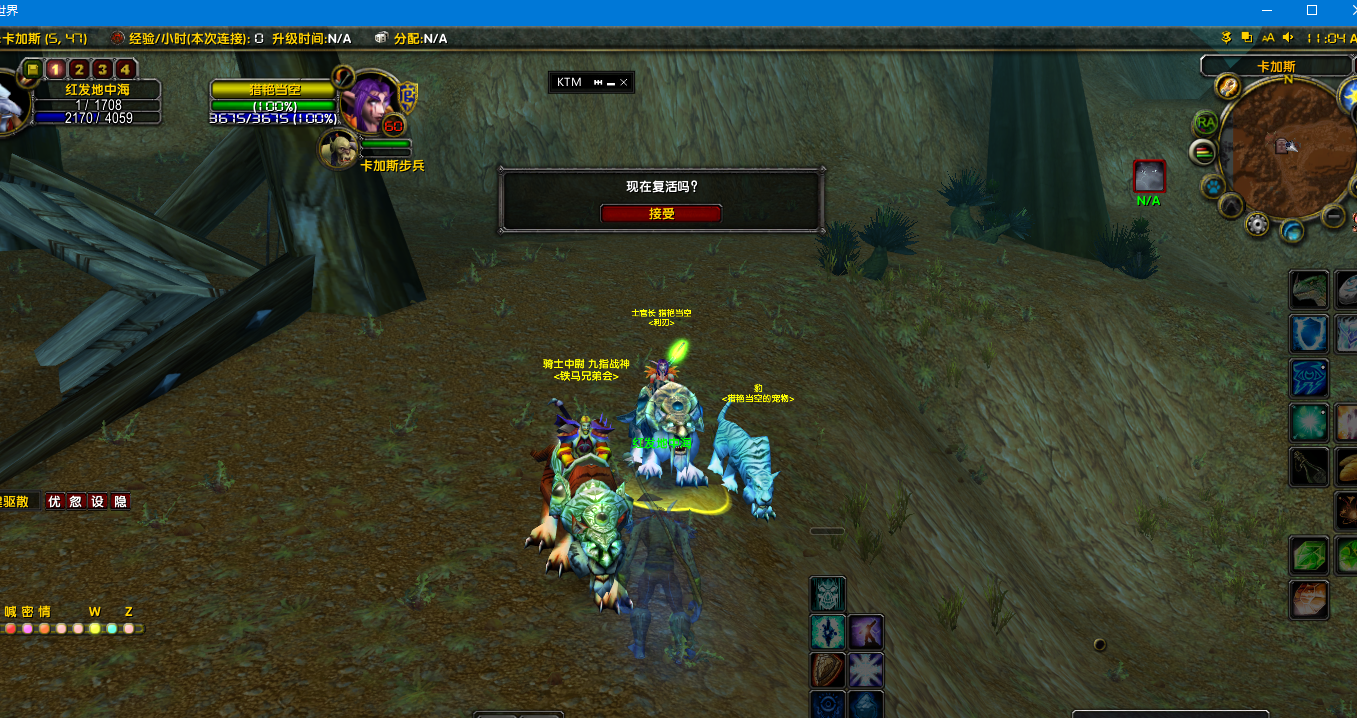This screenshot has width=1357, height=718.
Task: Click the 卡加斯步兵 target-of-target portrait
Action: tap(339, 149)
